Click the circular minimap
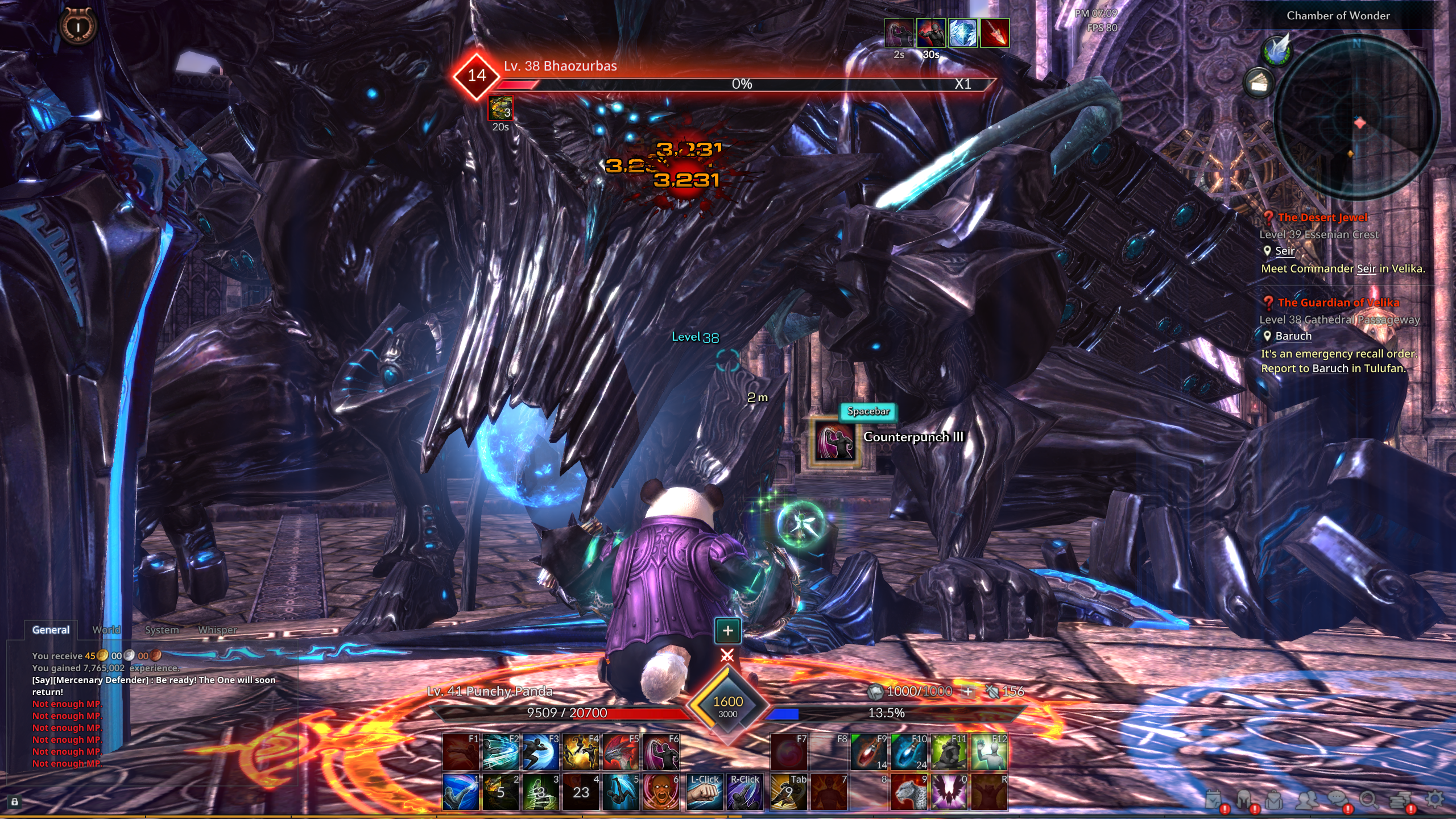Screen dimensions: 1456x819 tap(1356, 118)
